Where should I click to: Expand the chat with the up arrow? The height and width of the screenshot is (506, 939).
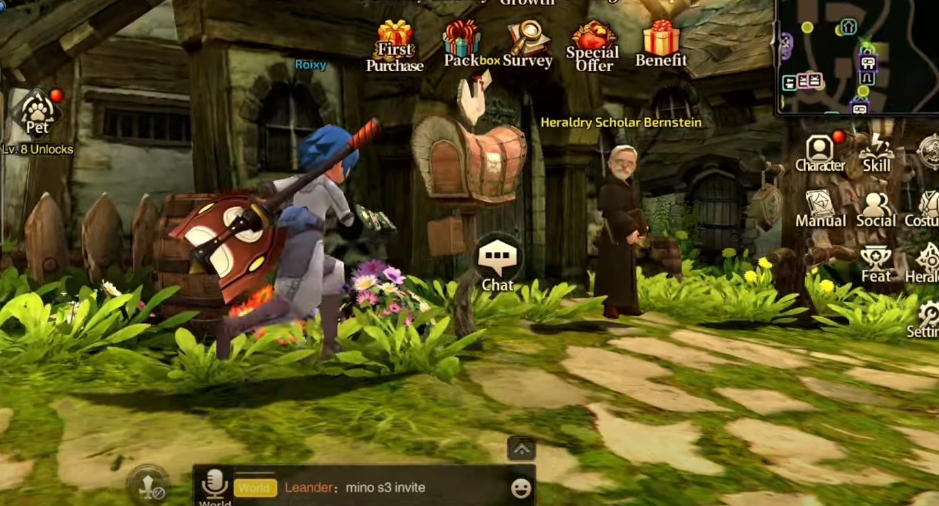[x=521, y=448]
